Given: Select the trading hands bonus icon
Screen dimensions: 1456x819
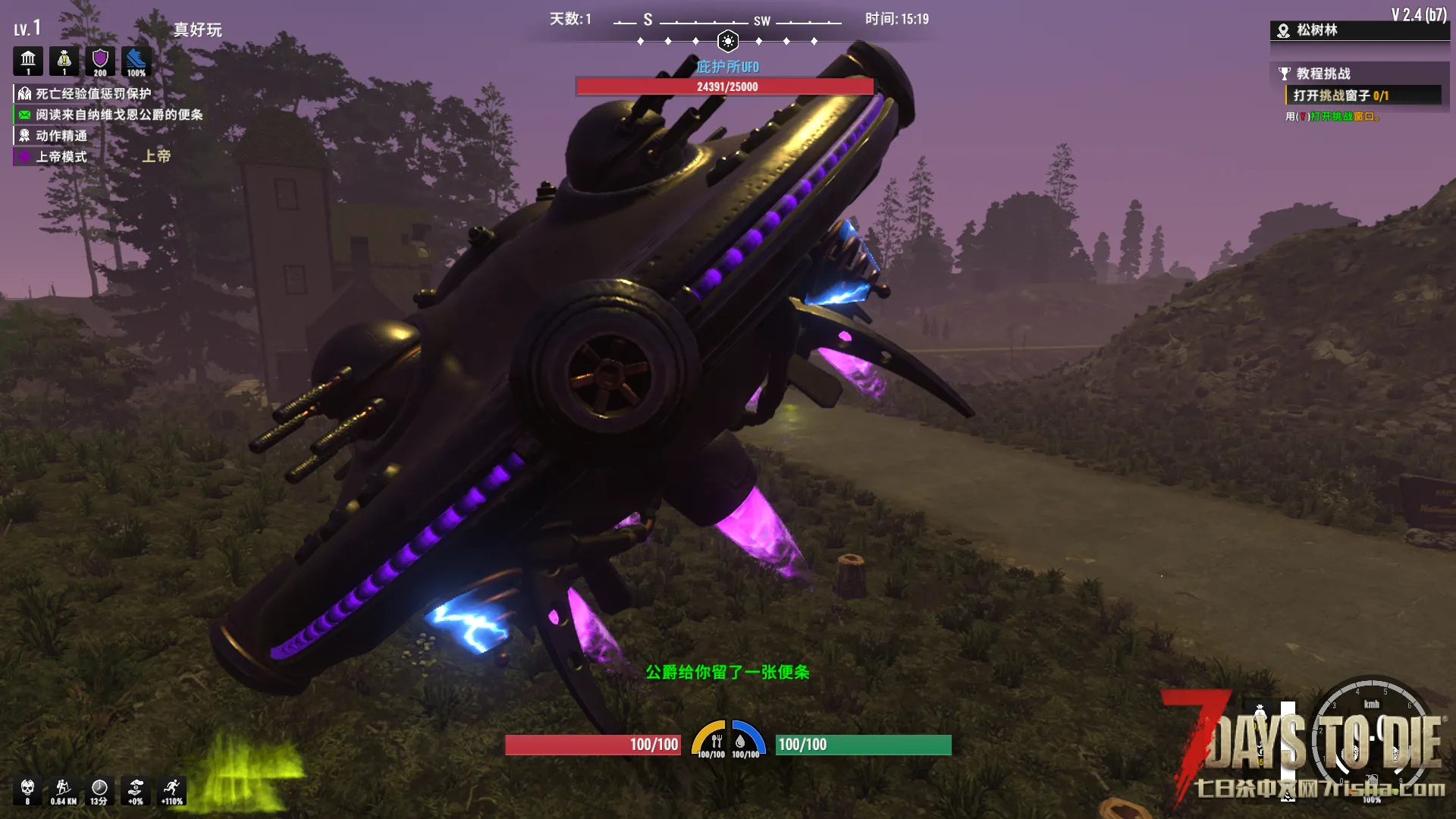Looking at the screenshot, I should click(136, 789).
